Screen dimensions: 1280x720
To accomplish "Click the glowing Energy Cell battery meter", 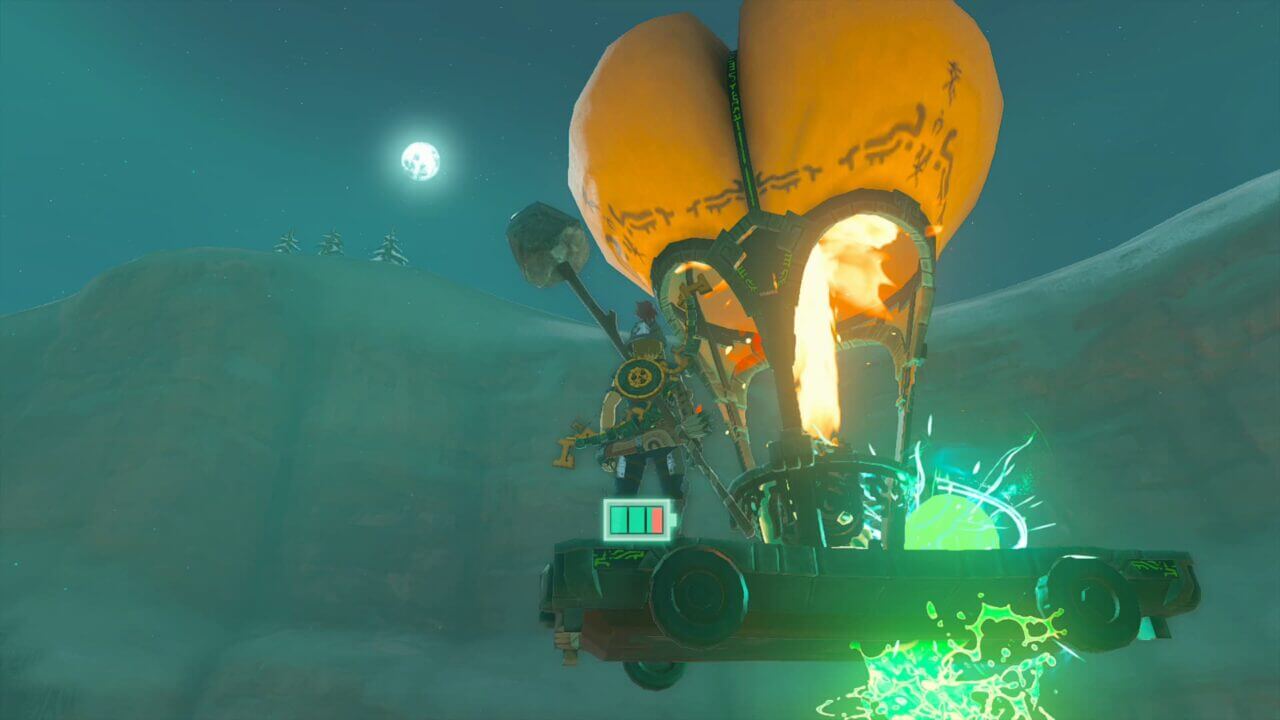I will (637, 515).
